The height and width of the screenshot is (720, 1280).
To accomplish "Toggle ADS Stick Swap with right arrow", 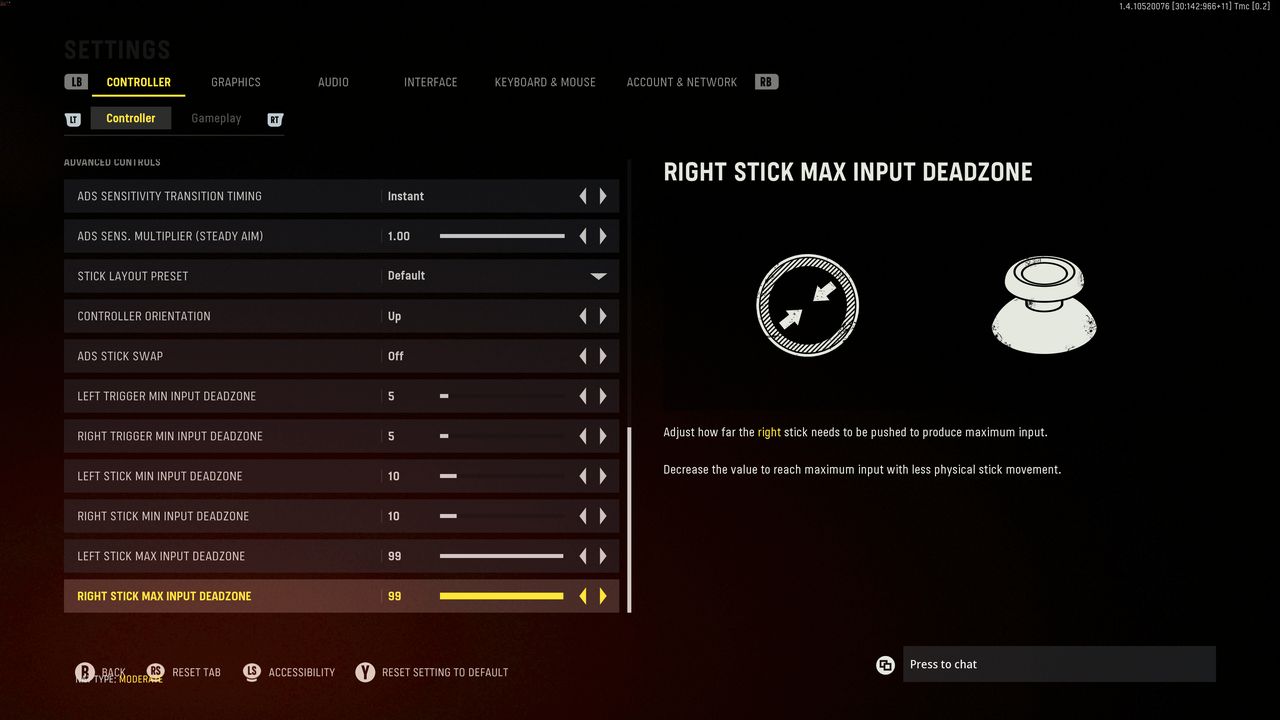I will (603, 356).
